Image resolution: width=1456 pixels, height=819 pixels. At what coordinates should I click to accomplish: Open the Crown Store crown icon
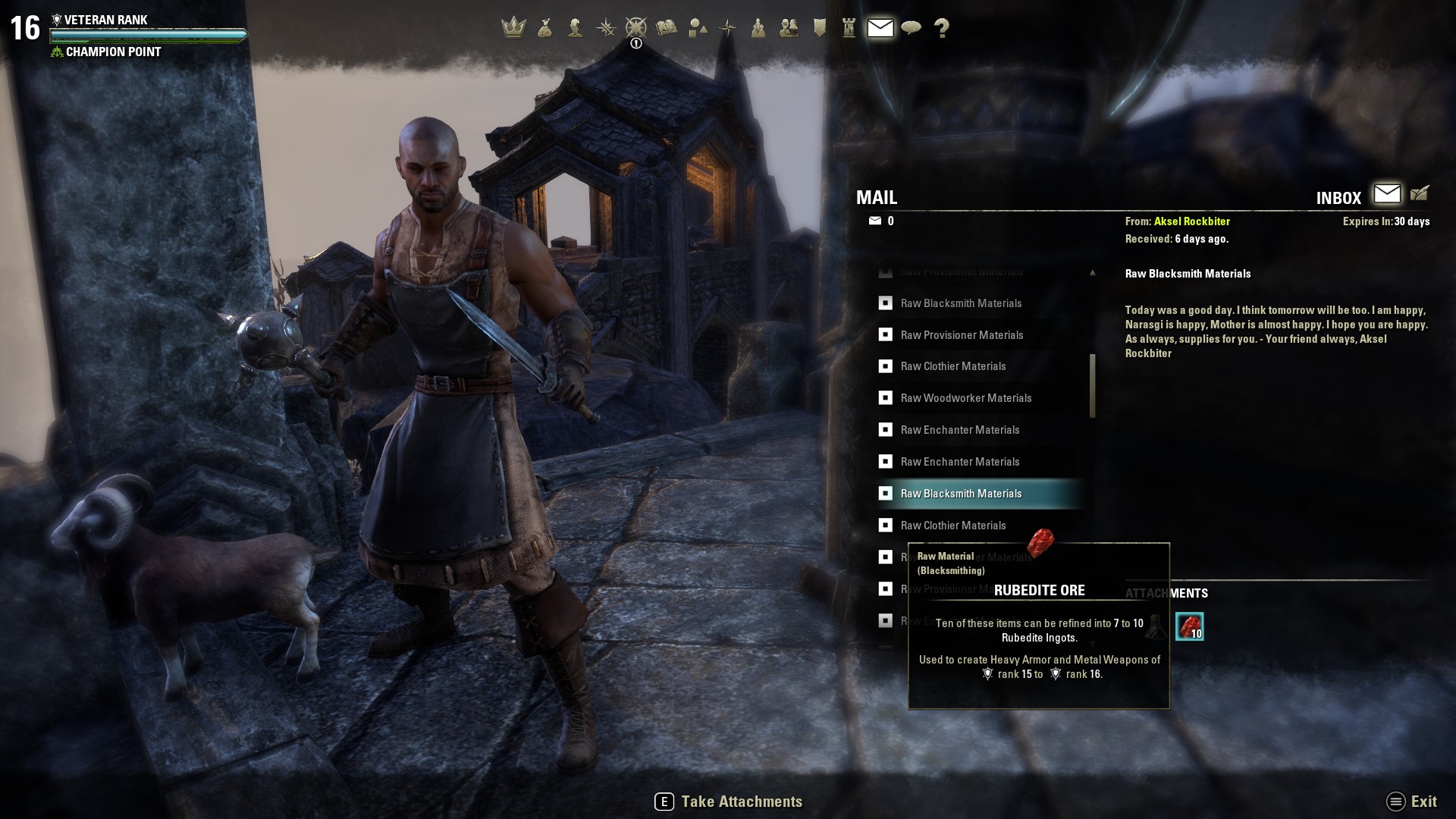click(513, 28)
